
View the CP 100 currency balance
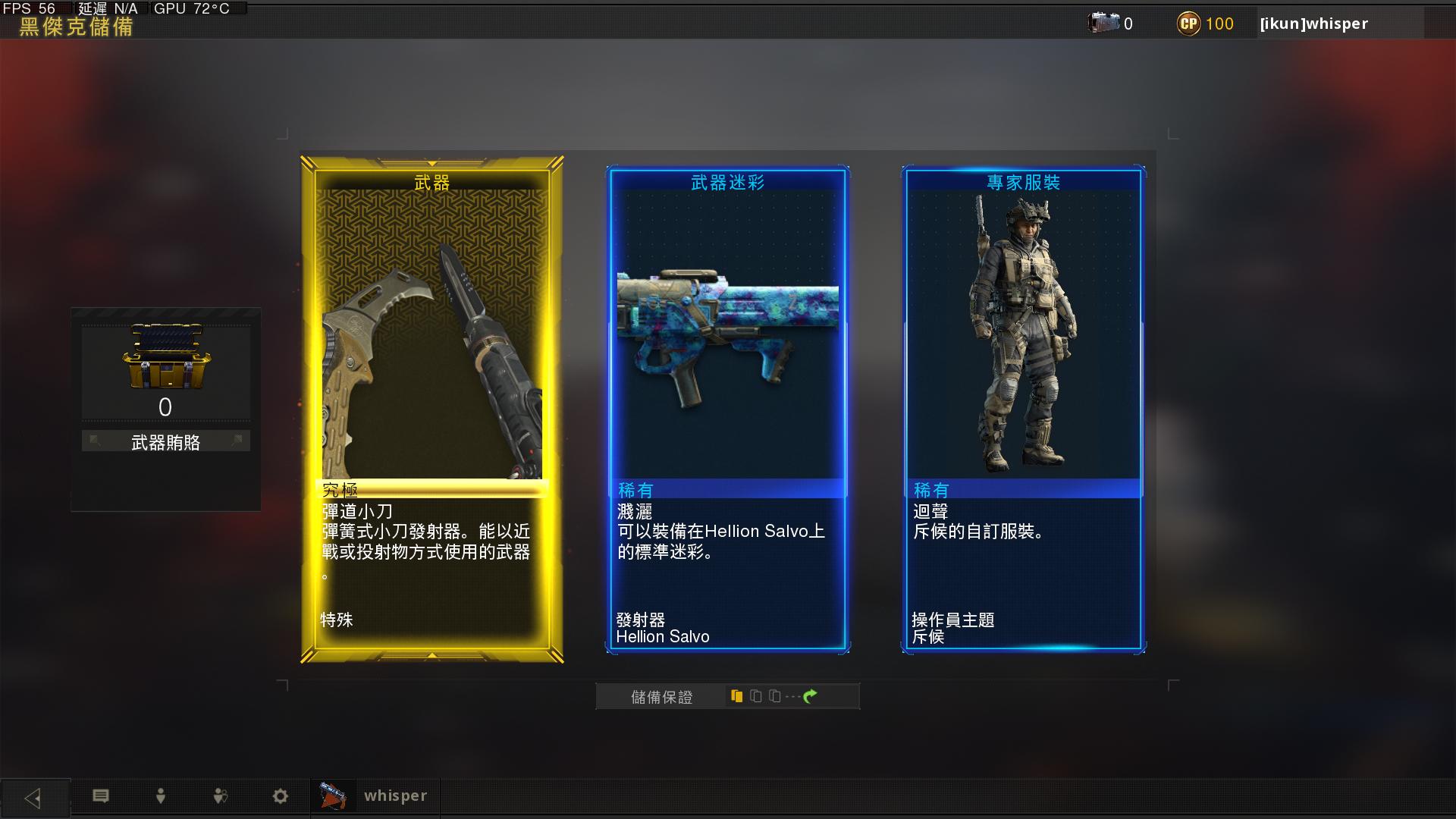(1206, 24)
